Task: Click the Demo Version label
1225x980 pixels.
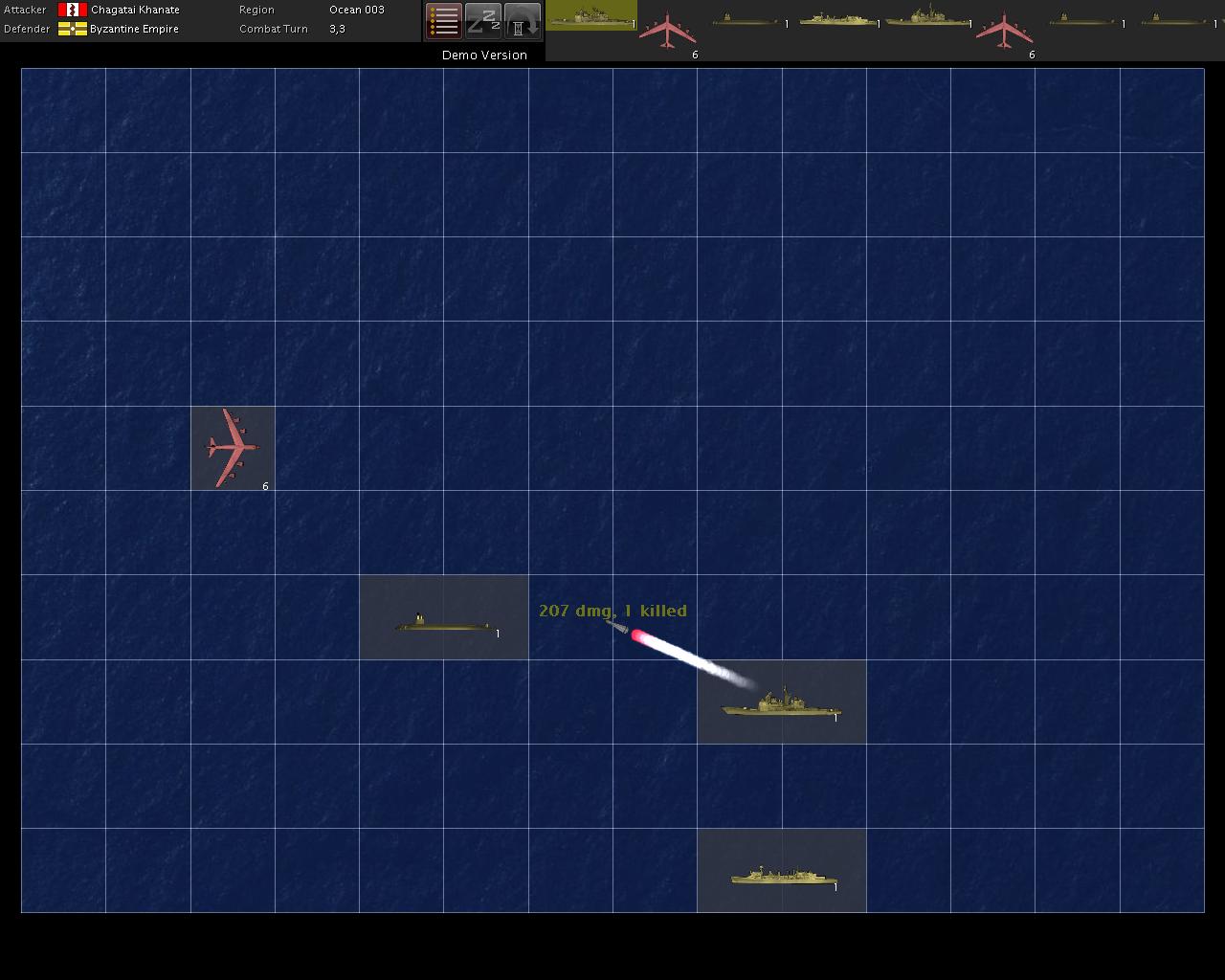Action: (x=483, y=55)
